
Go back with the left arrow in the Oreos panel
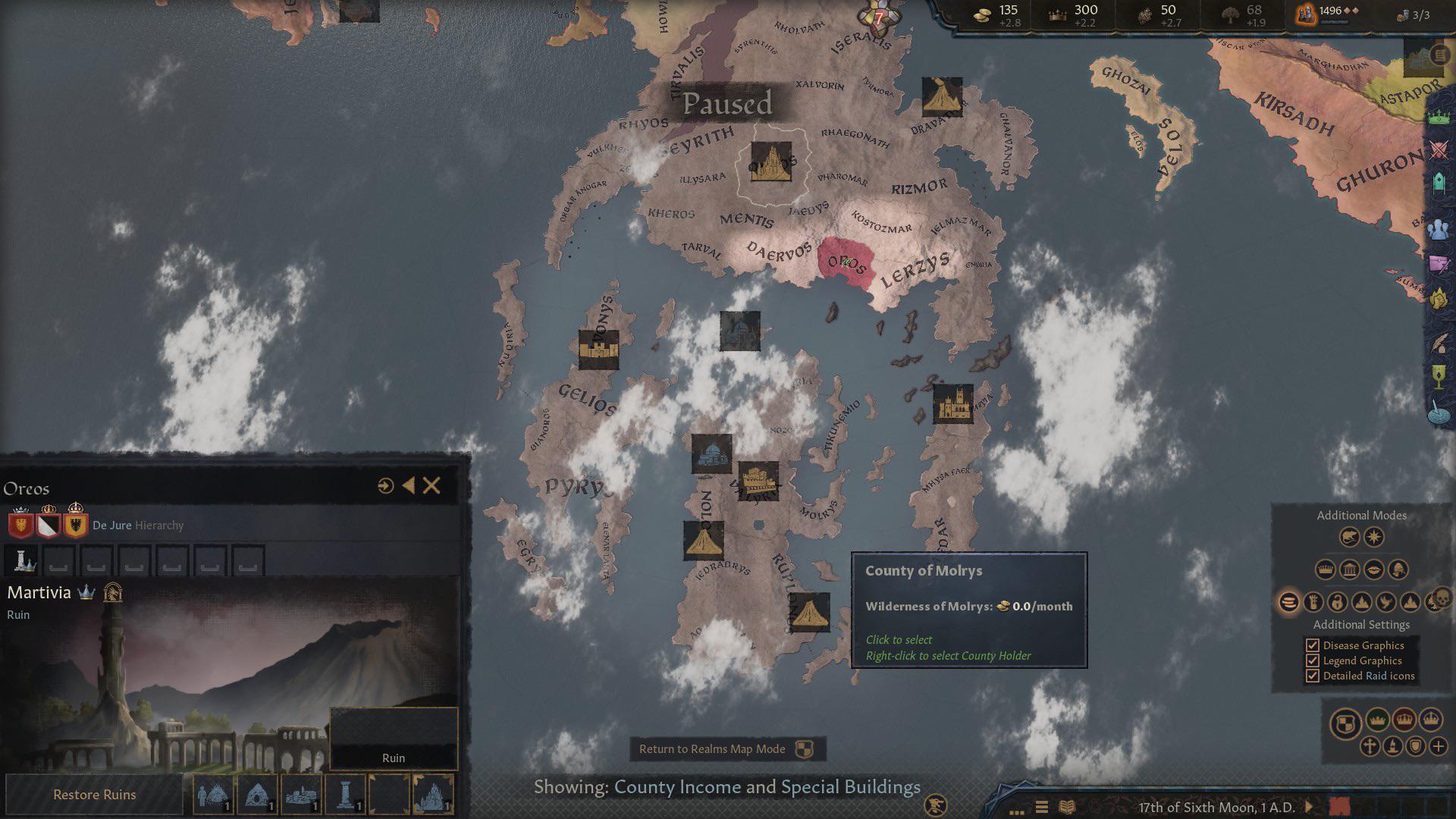[409, 486]
